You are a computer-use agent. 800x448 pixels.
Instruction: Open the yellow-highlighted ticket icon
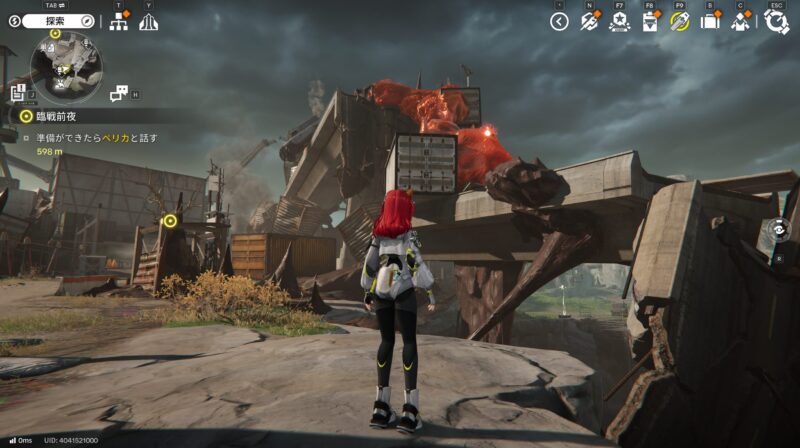(680, 21)
